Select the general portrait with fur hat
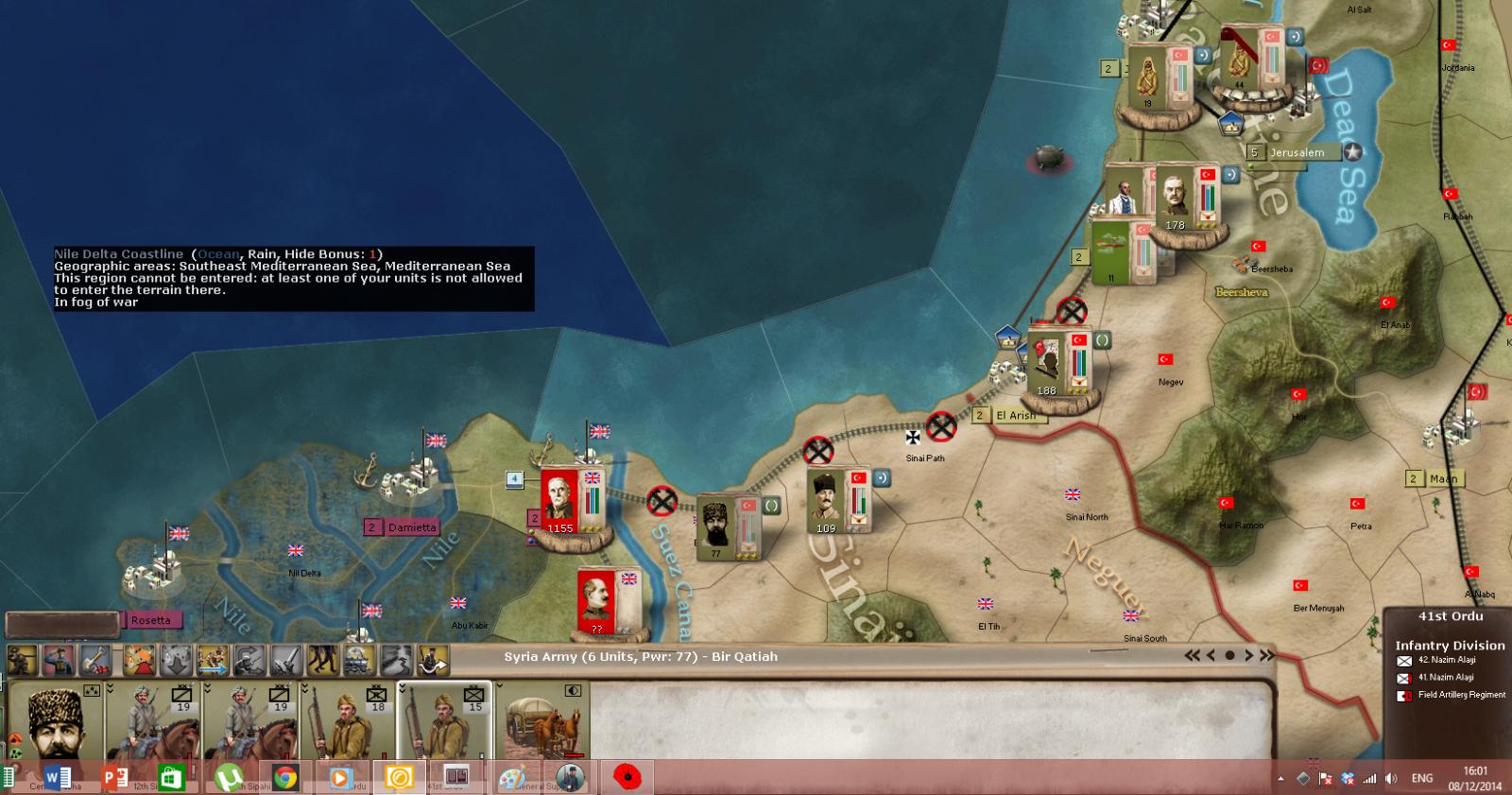The height and width of the screenshot is (795, 1512). point(55,720)
